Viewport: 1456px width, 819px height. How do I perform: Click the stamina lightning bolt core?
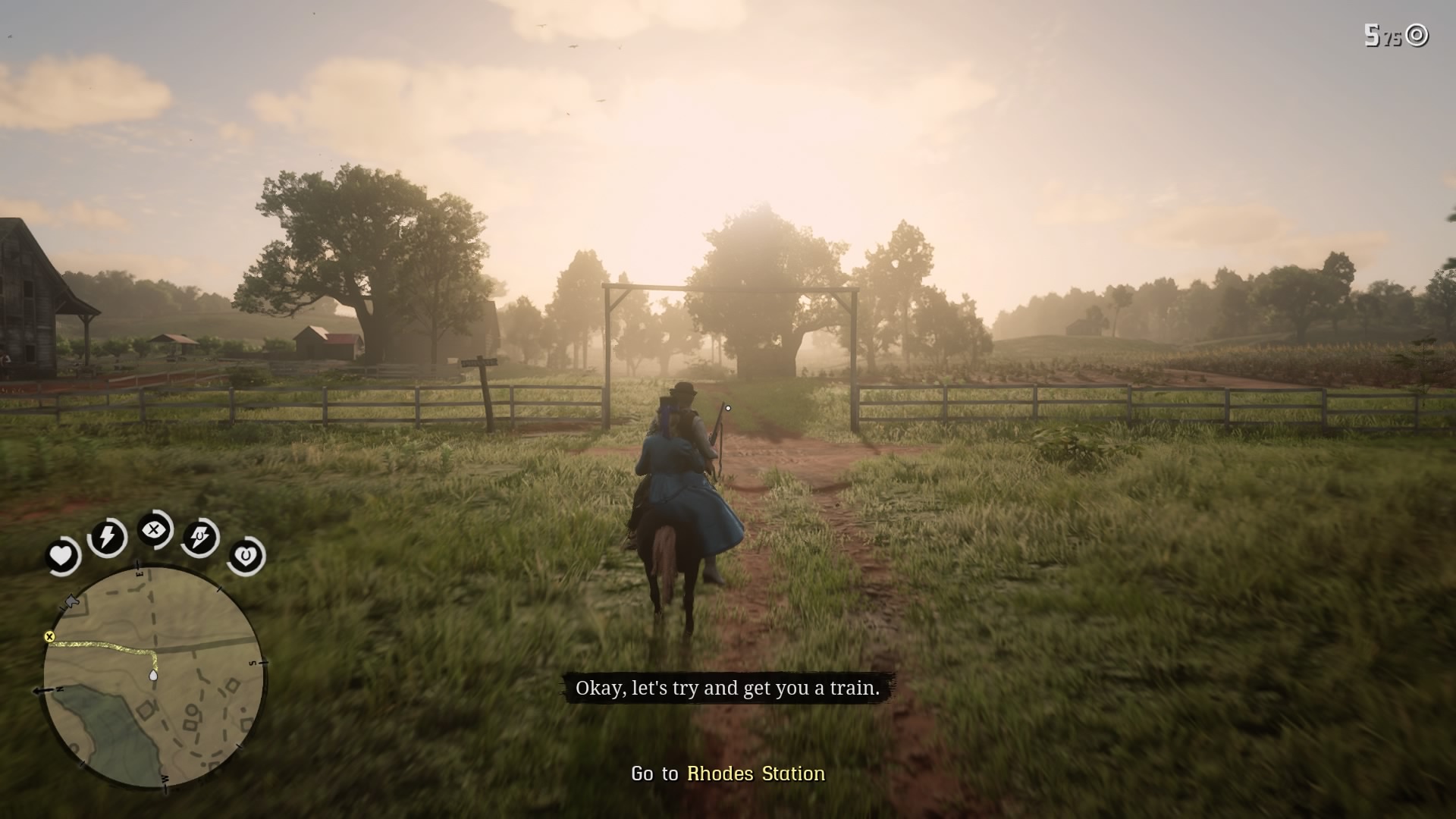pyautogui.click(x=107, y=537)
